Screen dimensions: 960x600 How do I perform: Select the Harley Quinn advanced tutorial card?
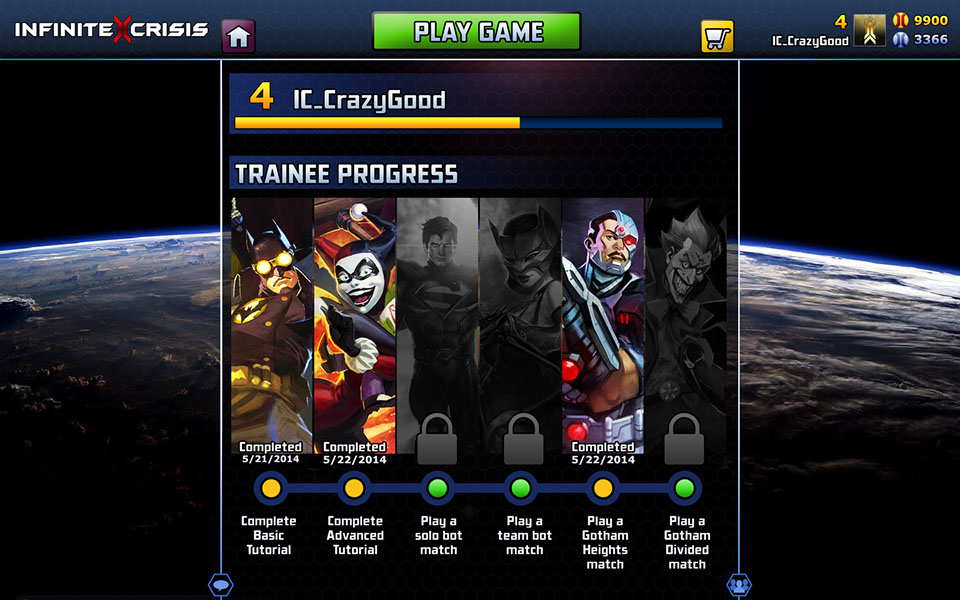(354, 320)
